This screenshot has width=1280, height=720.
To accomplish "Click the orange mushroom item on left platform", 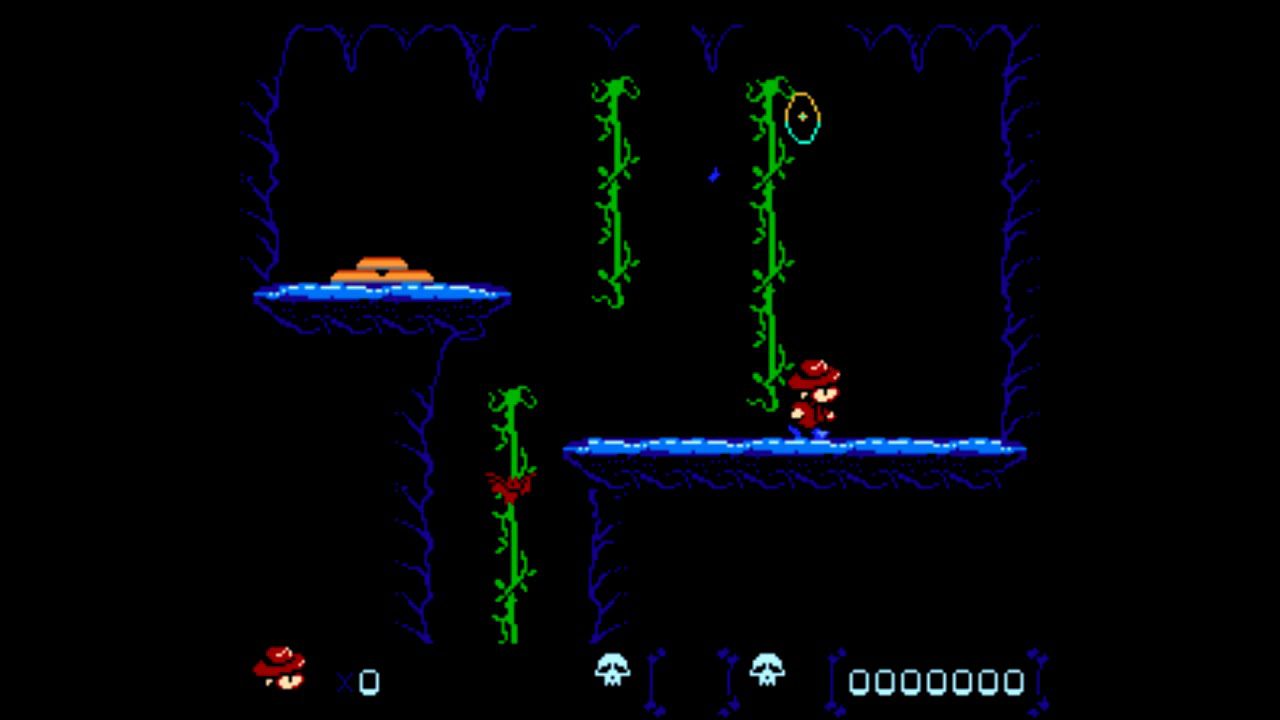I will click(382, 265).
